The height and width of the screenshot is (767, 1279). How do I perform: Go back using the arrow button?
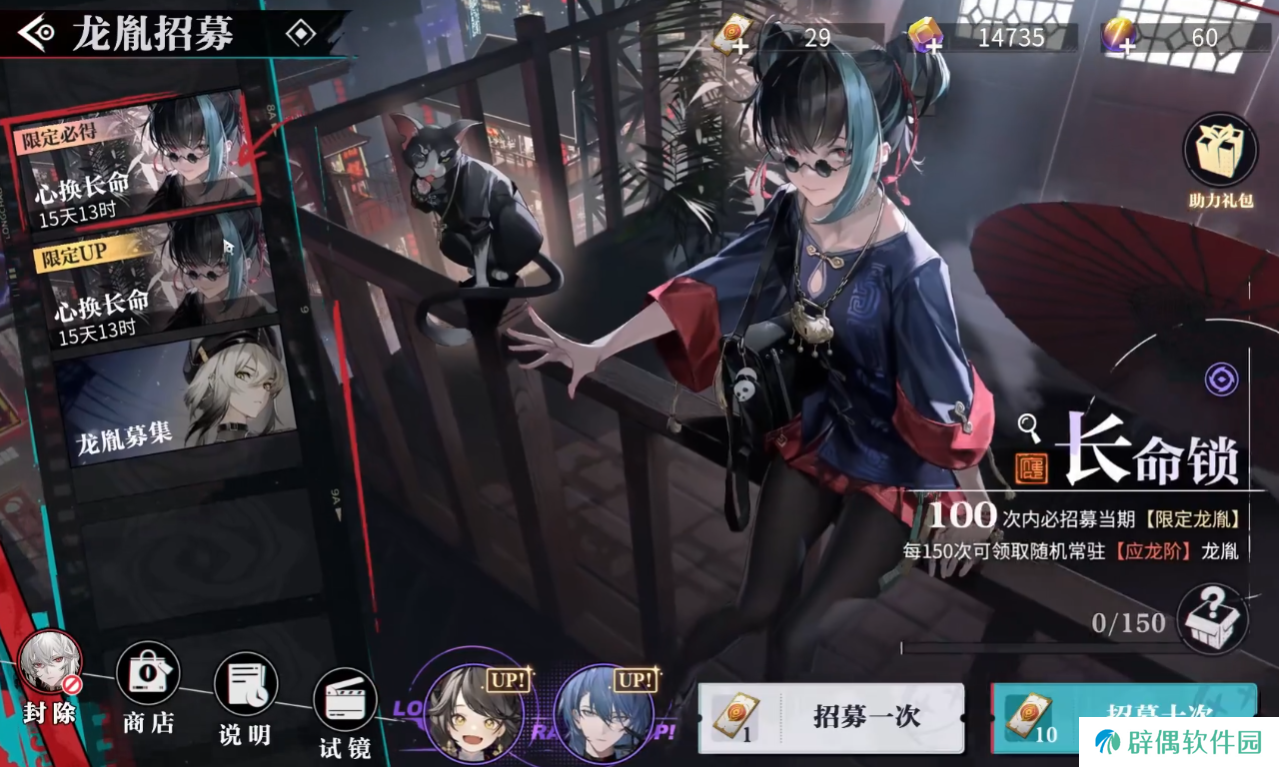coord(37,34)
